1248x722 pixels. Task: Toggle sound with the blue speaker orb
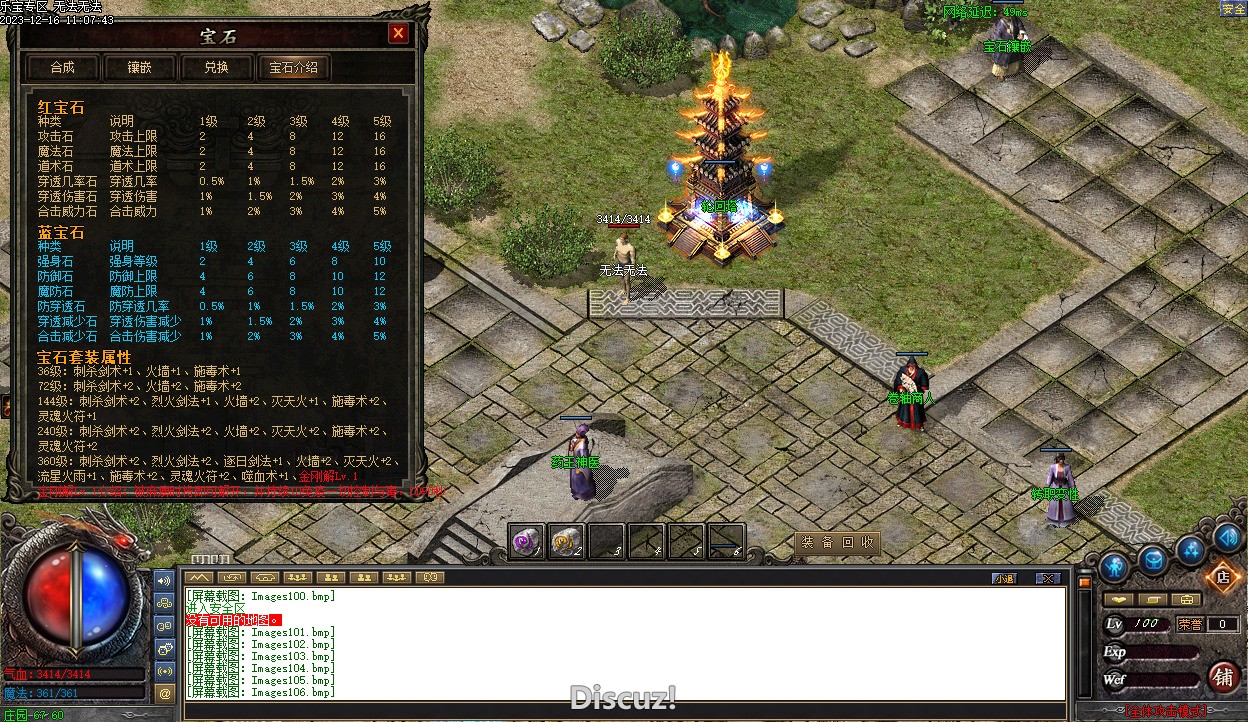[1226, 537]
